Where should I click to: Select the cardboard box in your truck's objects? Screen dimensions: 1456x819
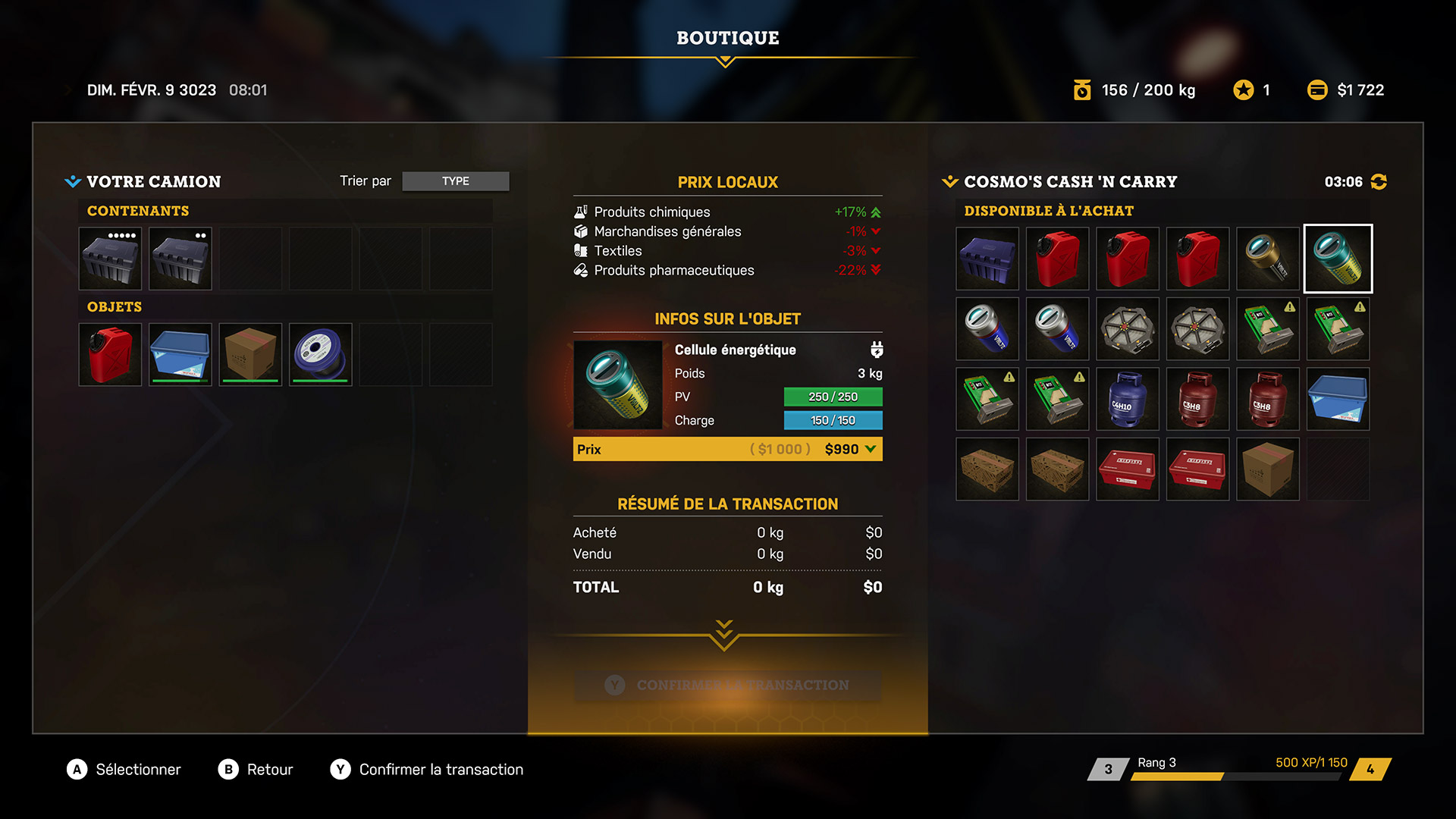click(x=250, y=355)
